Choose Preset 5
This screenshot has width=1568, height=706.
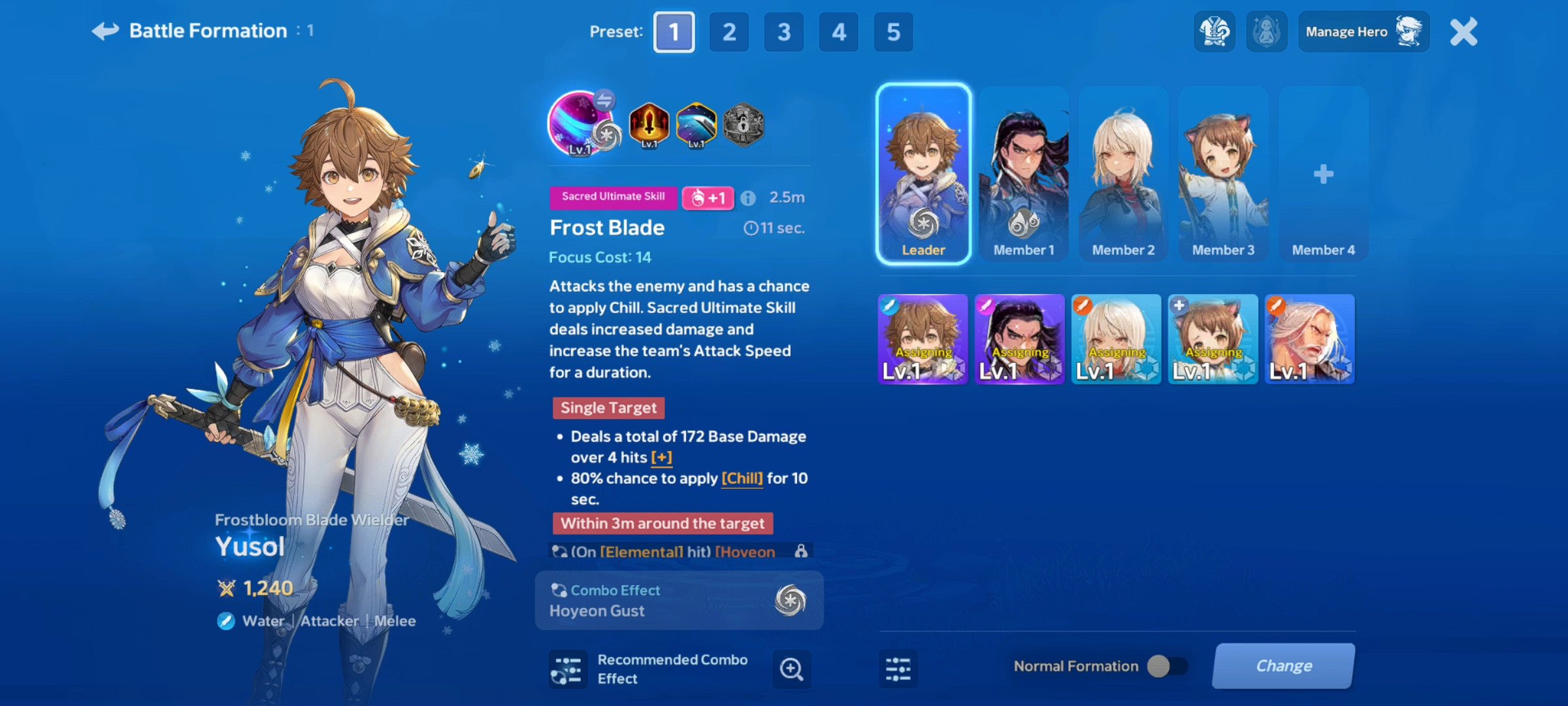click(893, 32)
